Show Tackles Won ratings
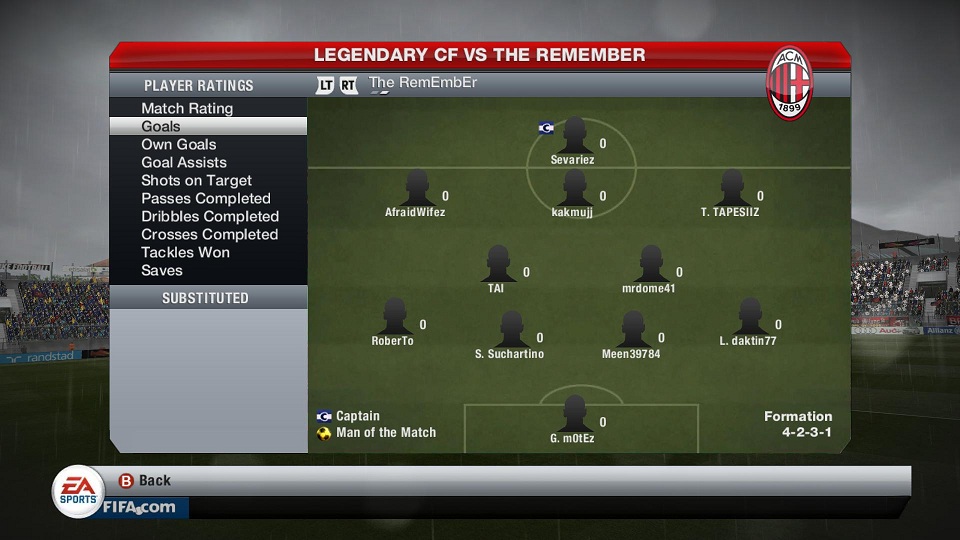960x540 pixels. click(185, 252)
